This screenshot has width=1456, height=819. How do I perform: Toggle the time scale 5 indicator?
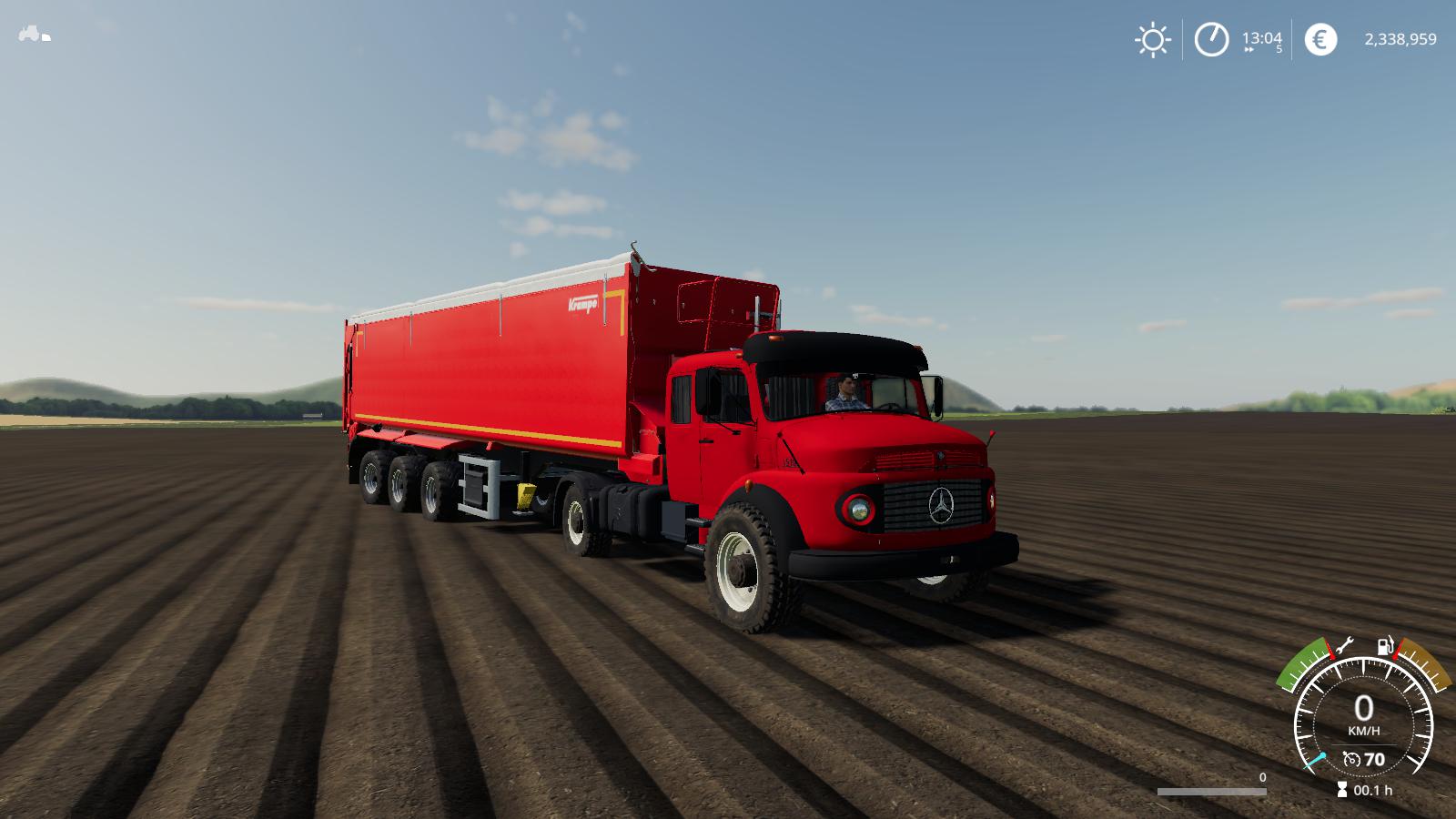[x=1279, y=49]
